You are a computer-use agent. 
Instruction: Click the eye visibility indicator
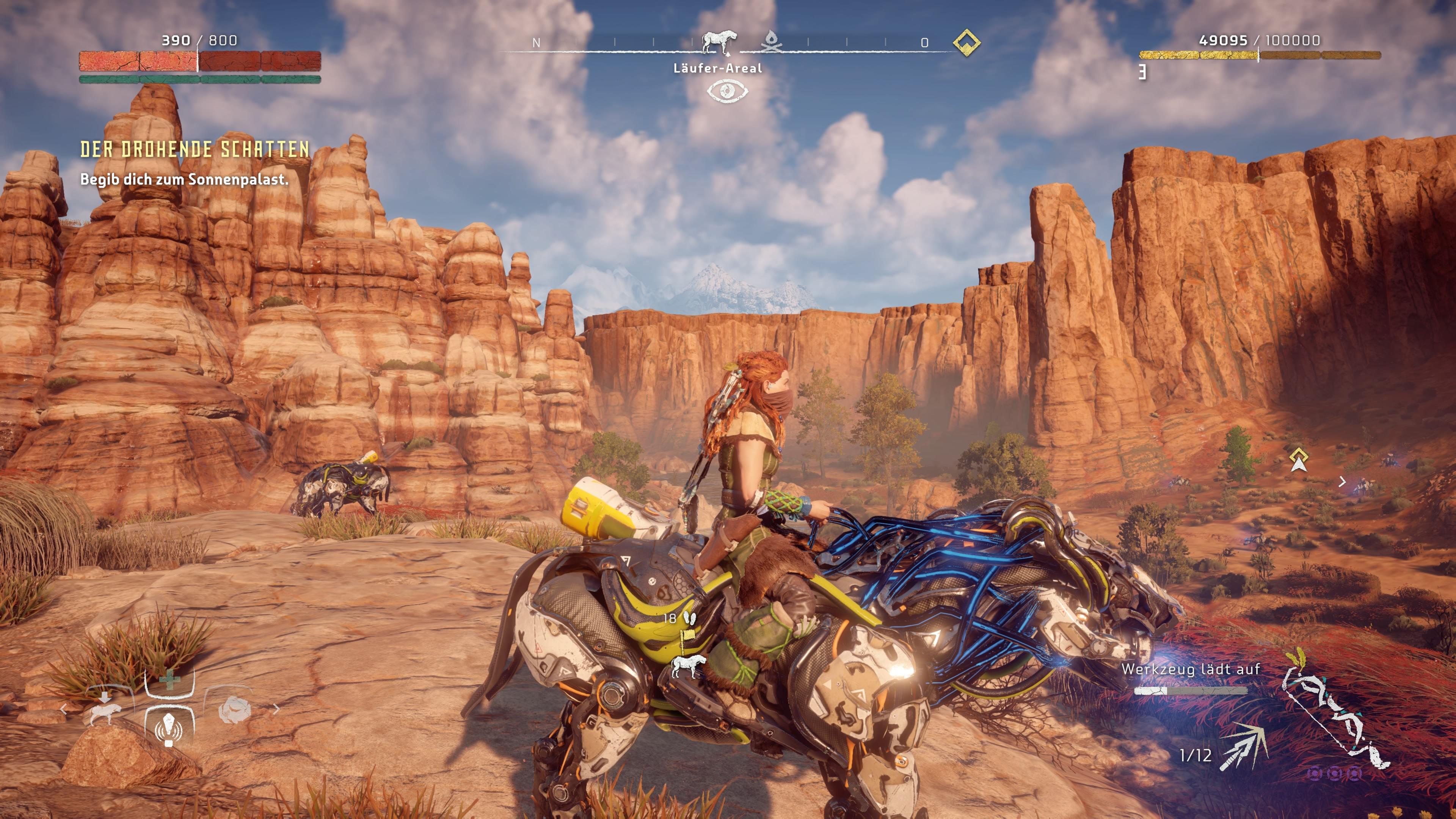[727, 91]
